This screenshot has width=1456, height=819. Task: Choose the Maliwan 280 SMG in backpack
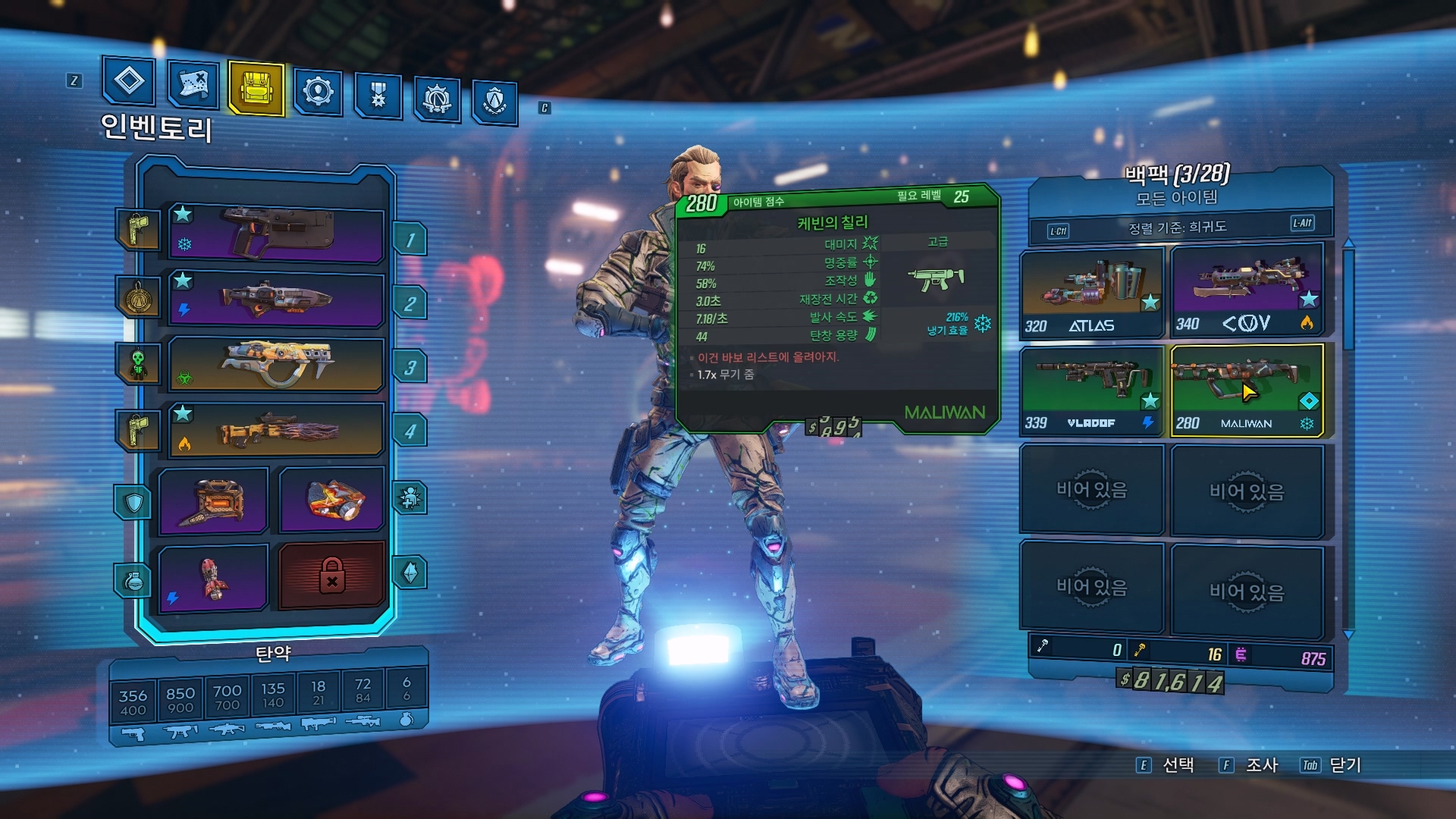coord(1247,391)
